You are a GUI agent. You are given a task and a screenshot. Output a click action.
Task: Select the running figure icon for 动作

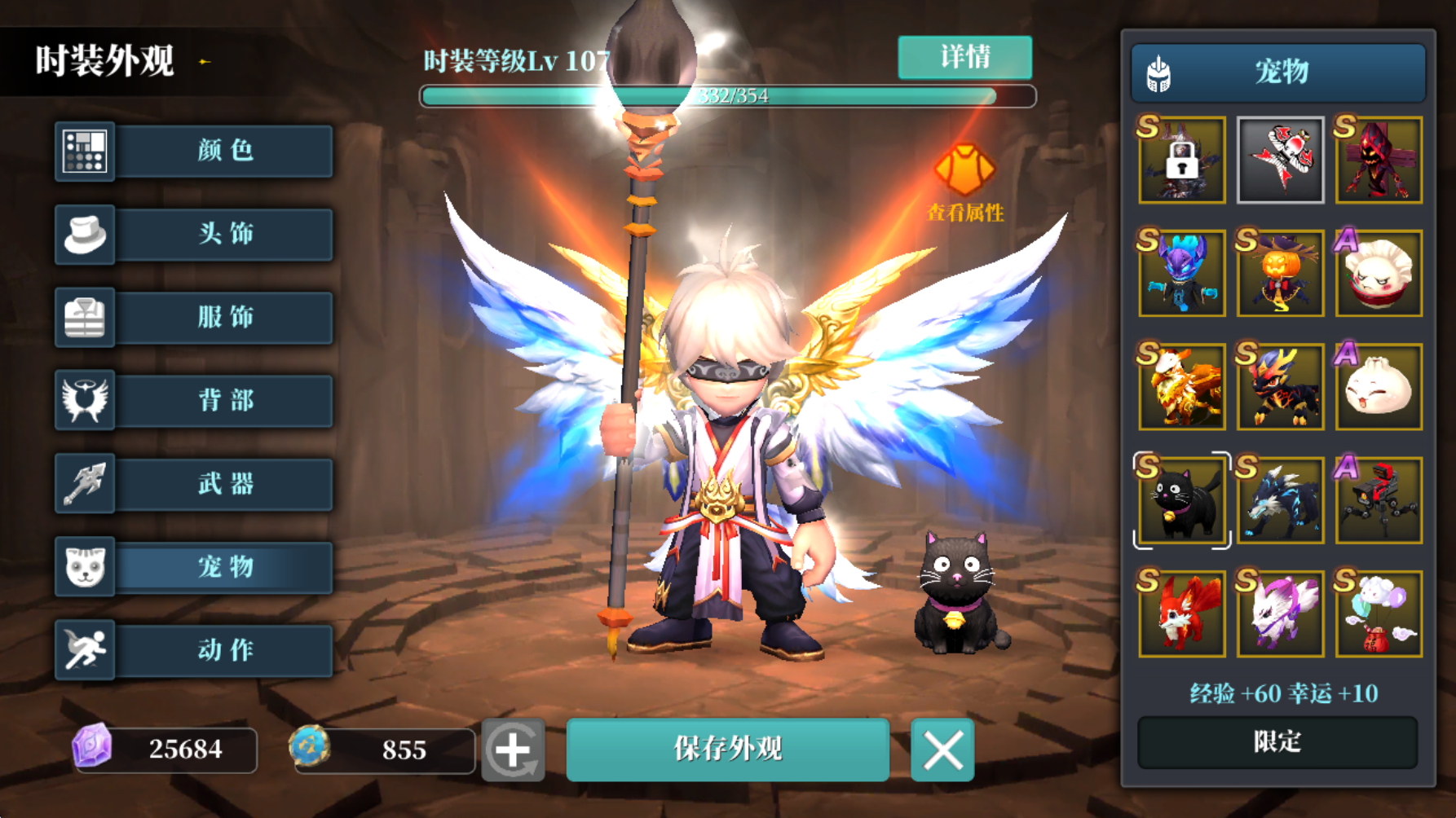(x=85, y=649)
